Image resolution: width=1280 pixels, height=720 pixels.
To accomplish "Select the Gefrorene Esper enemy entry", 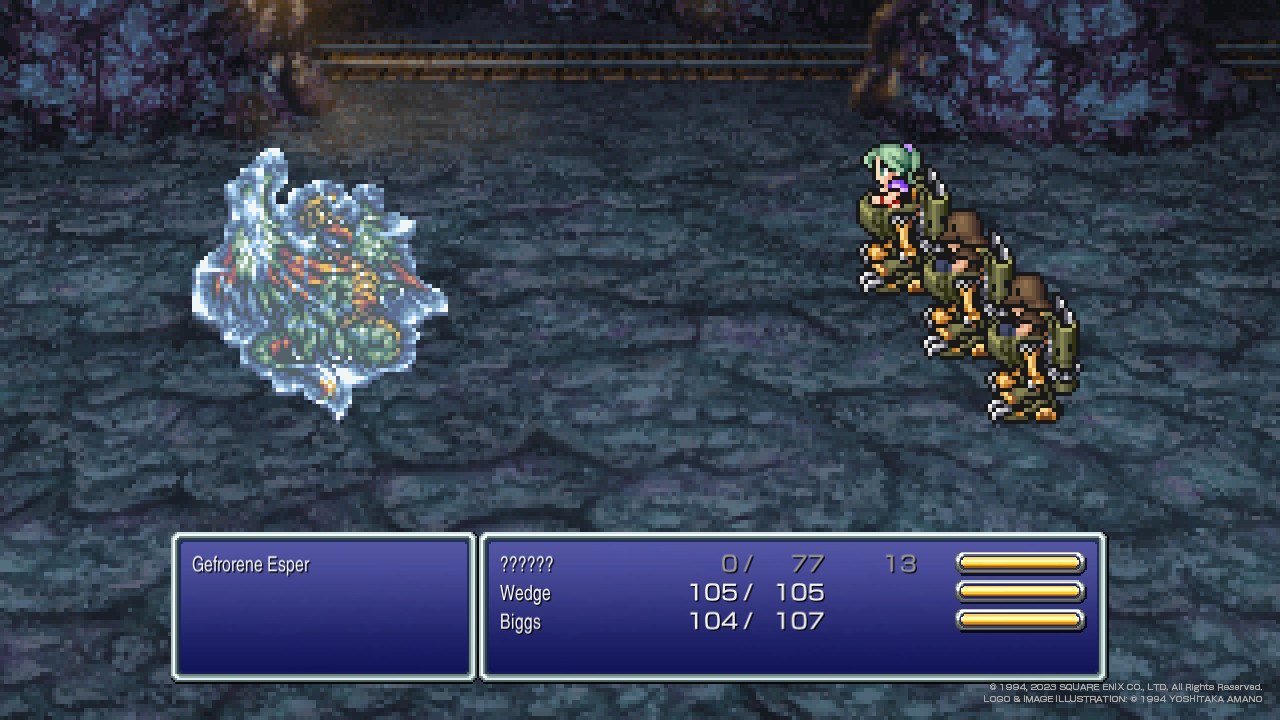I will tap(251, 565).
